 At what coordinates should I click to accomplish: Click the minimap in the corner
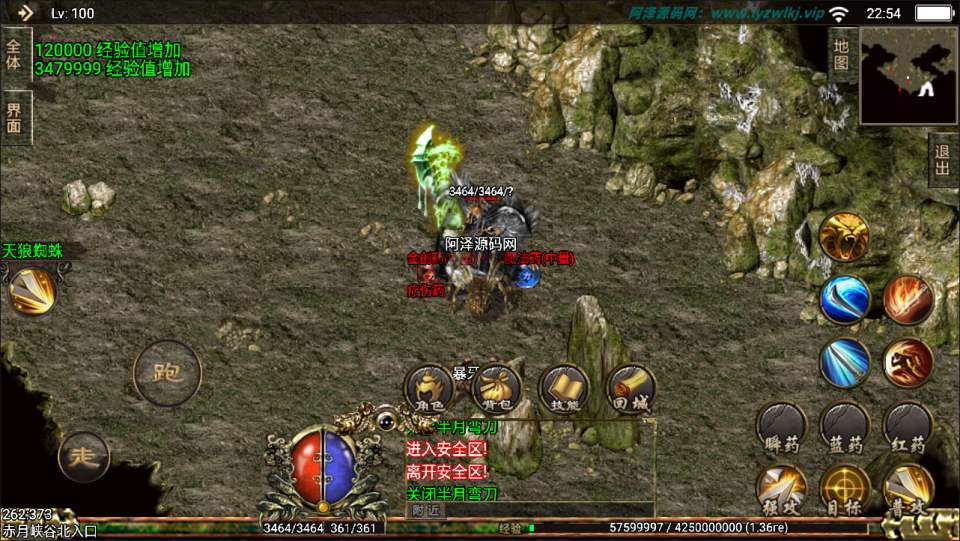pos(909,75)
